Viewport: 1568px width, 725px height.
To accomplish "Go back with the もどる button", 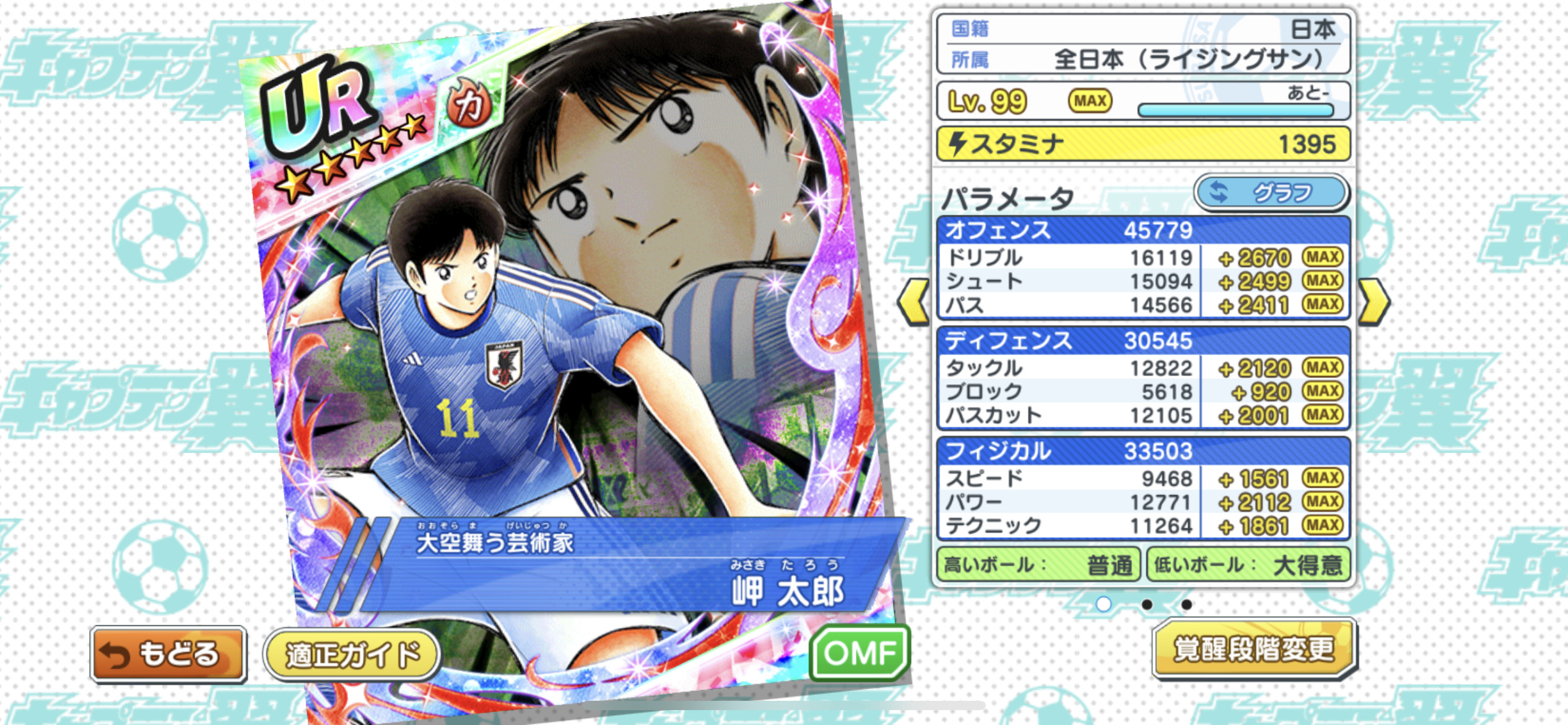I will click(x=168, y=654).
